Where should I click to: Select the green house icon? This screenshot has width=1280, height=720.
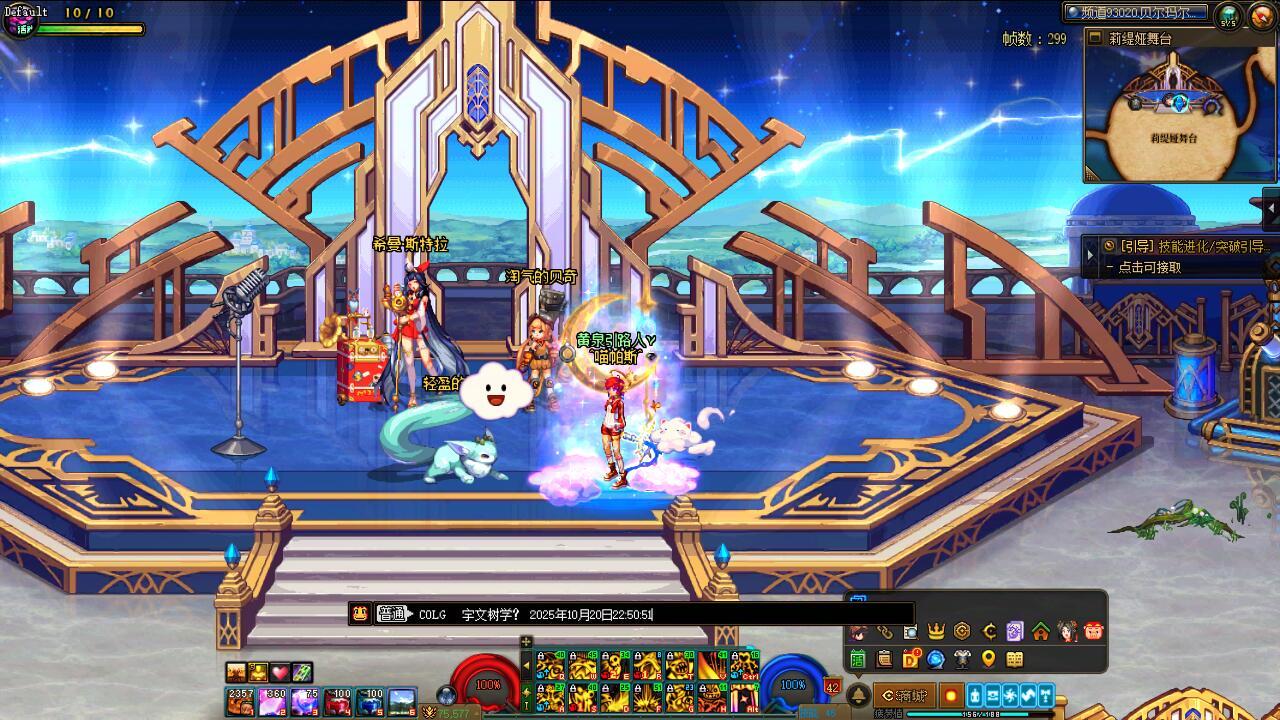pyautogui.click(x=1041, y=631)
